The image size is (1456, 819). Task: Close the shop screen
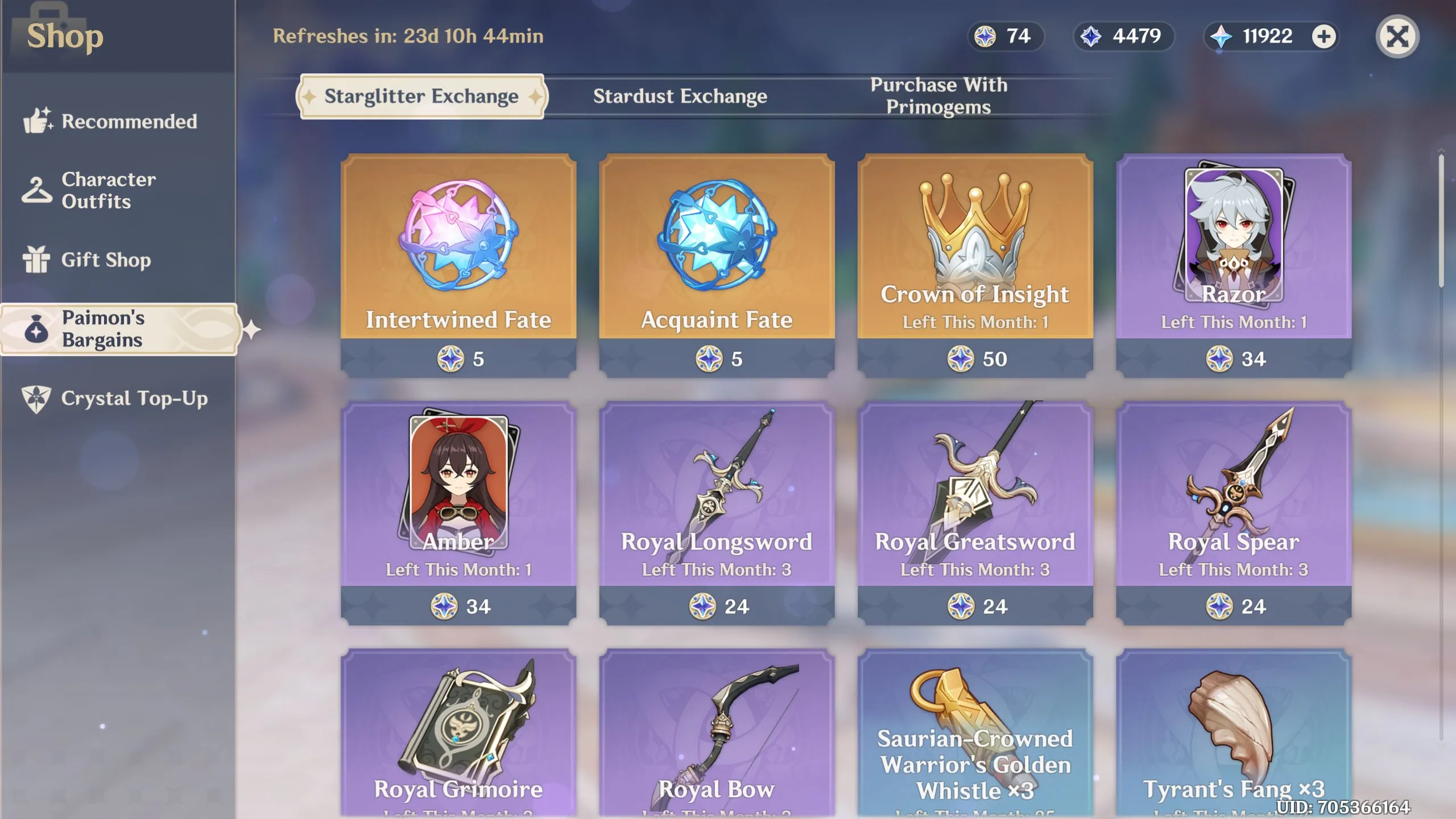pyautogui.click(x=1397, y=37)
